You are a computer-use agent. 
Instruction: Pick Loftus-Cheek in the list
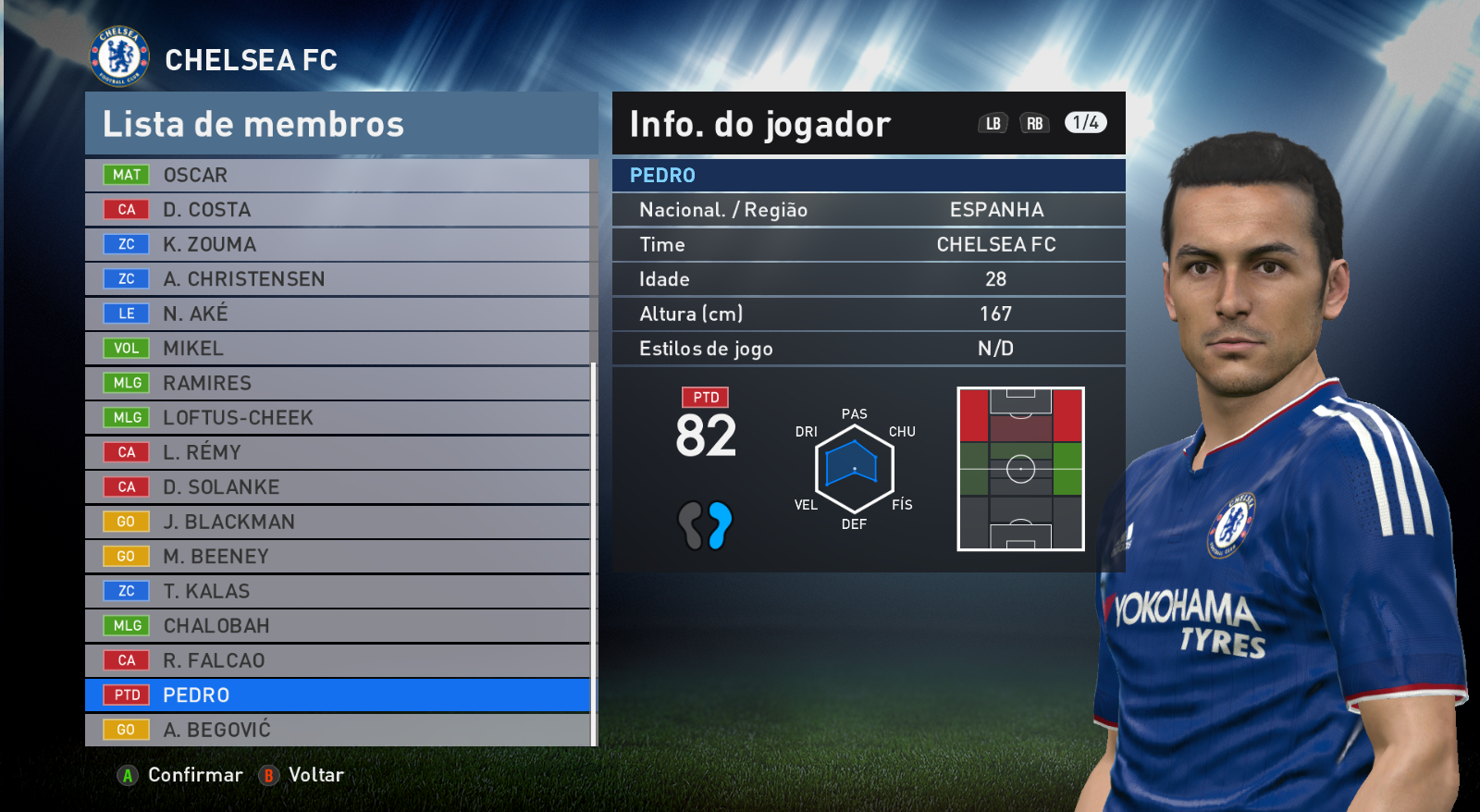(338, 418)
